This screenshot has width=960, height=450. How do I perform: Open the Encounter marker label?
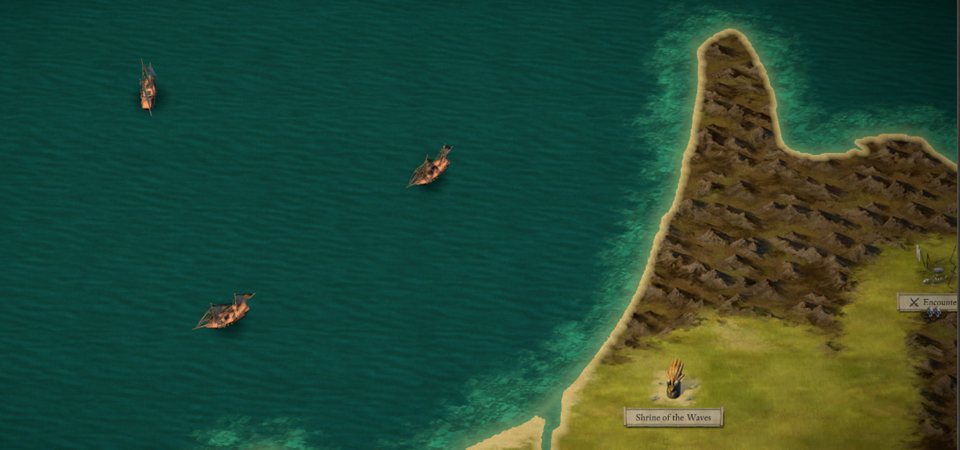(928, 301)
